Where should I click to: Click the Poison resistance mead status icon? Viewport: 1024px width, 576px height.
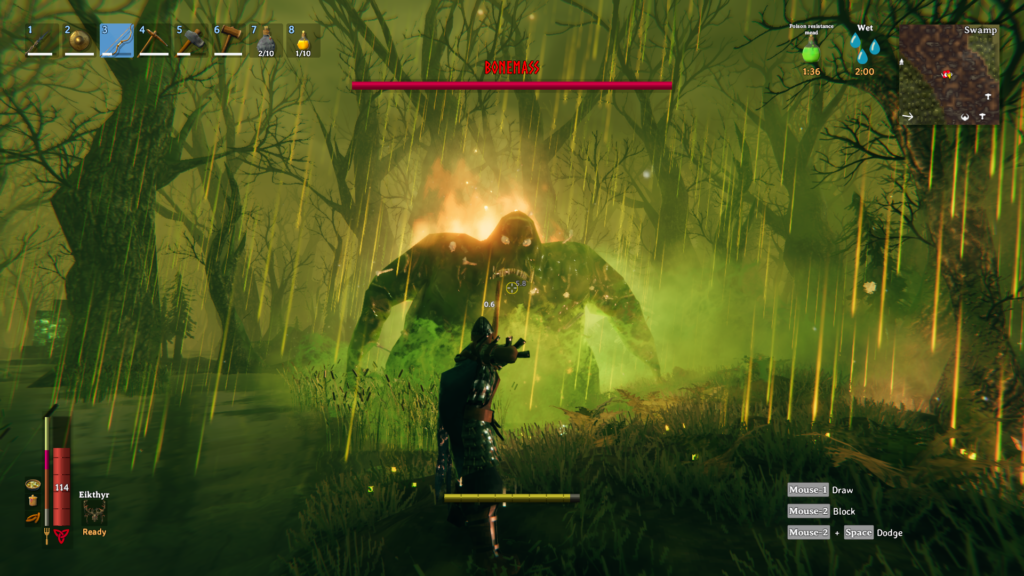coord(812,50)
